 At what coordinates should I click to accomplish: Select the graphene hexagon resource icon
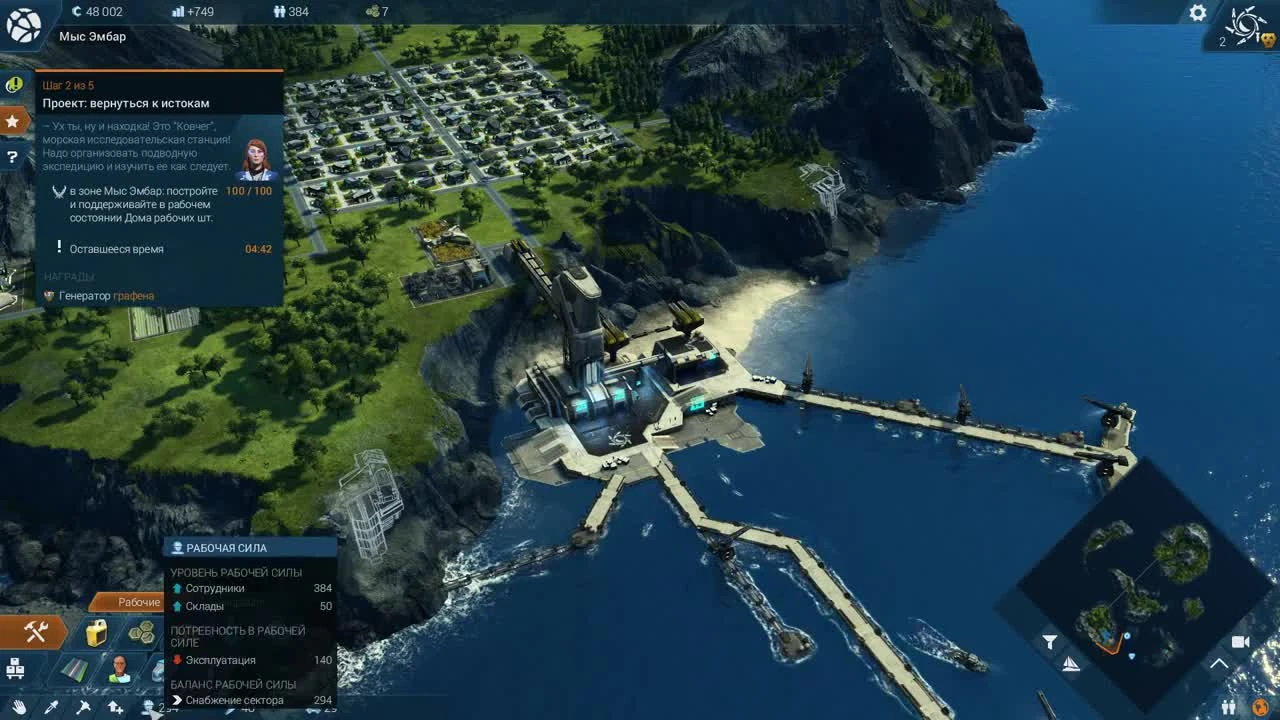click(x=143, y=633)
